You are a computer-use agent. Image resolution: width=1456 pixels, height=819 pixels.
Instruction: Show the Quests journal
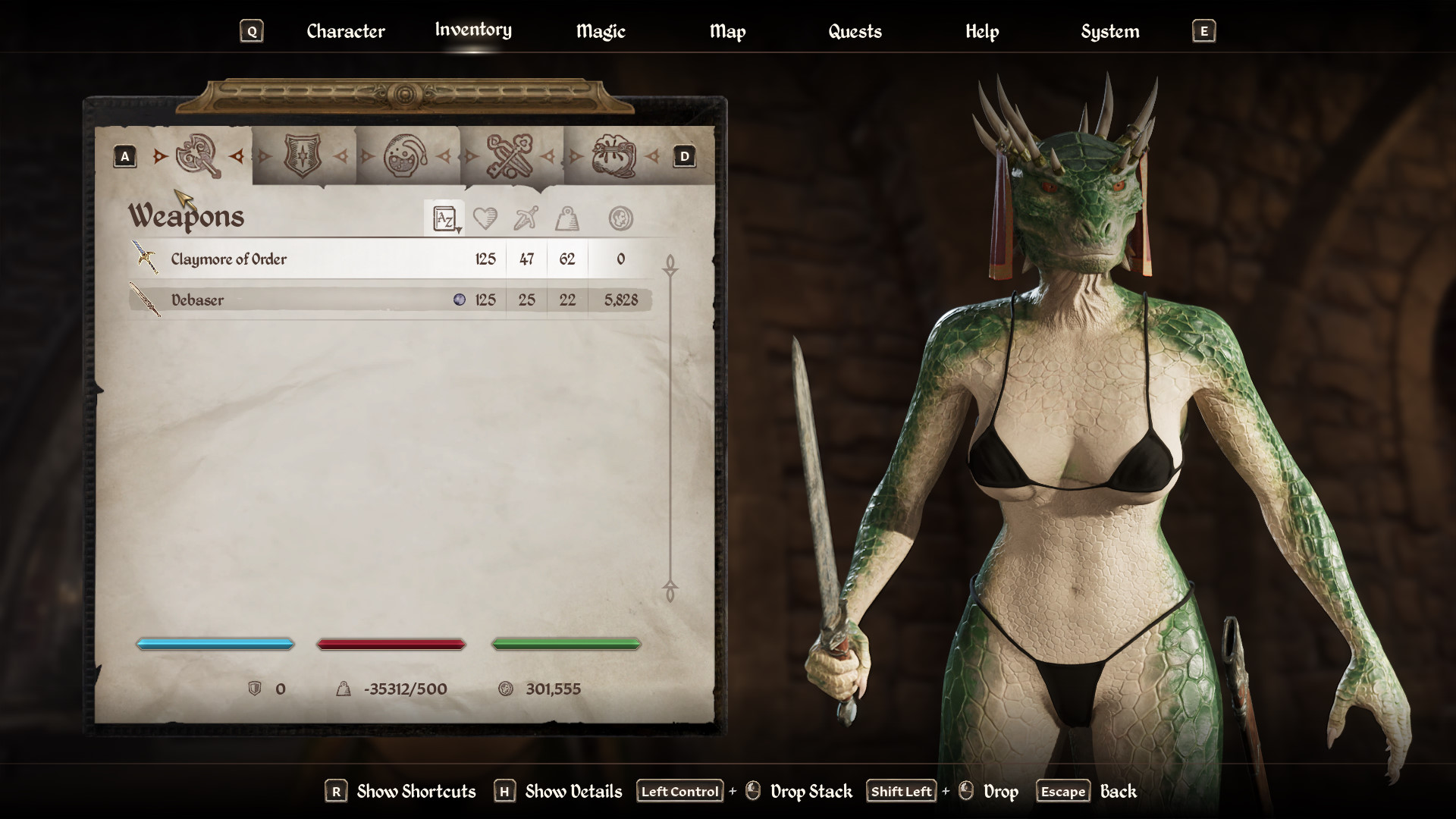coord(855,31)
